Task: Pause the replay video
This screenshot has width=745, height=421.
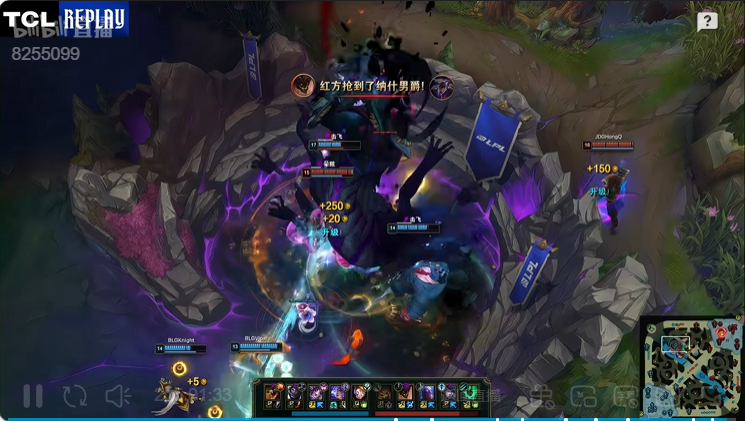Action: [33, 396]
